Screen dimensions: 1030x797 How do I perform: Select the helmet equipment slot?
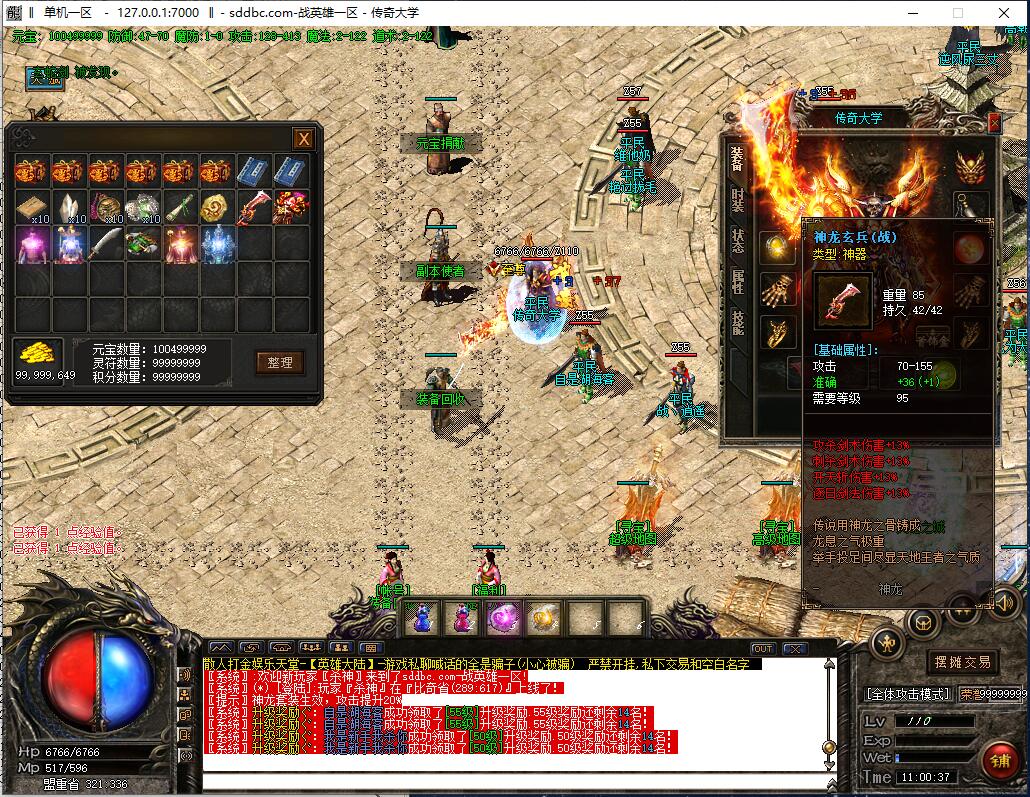tap(968, 166)
